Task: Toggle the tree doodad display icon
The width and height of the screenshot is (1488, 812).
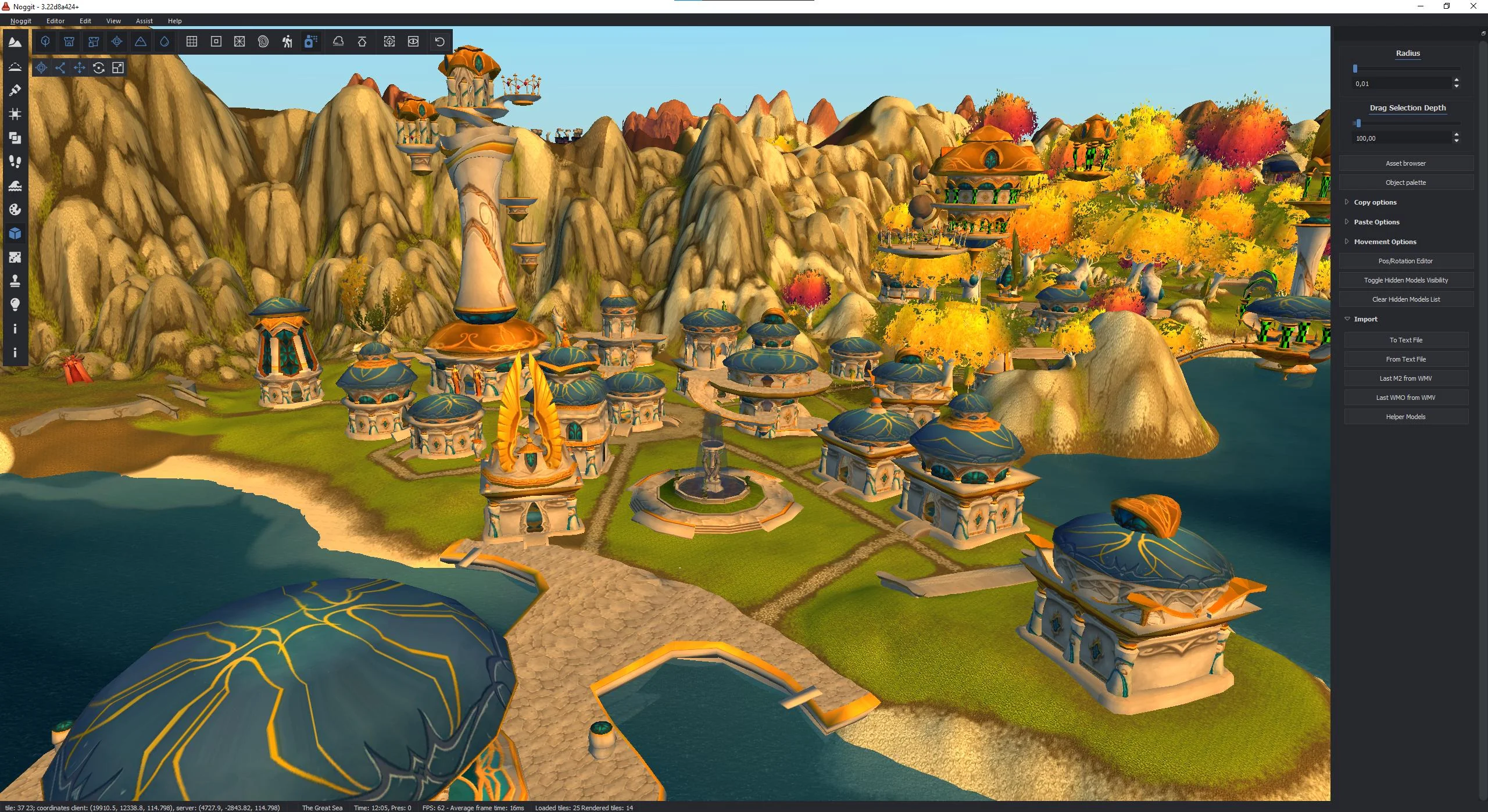Action: point(45,41)
